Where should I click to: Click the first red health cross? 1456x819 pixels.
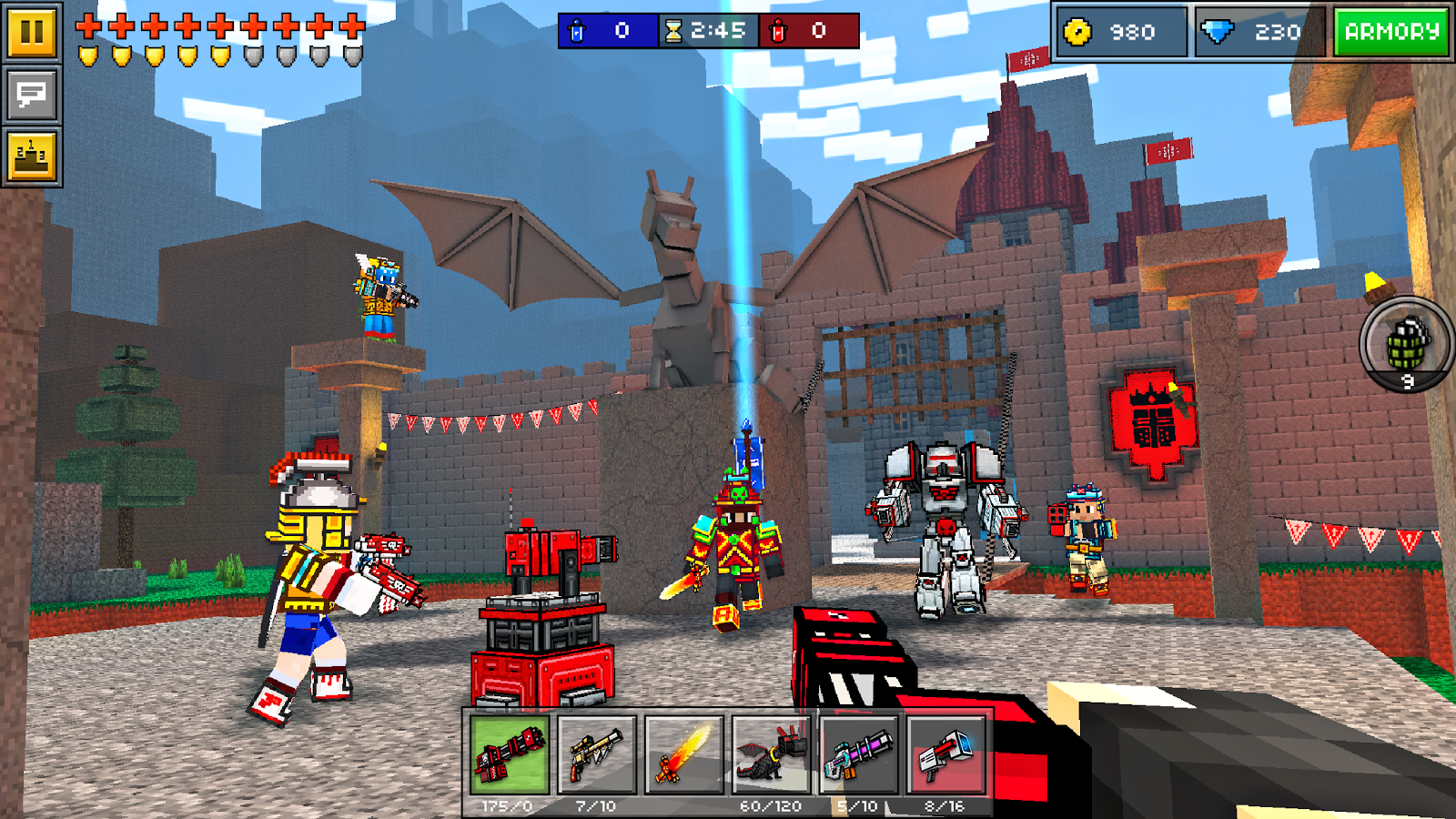tap(87, 25)
